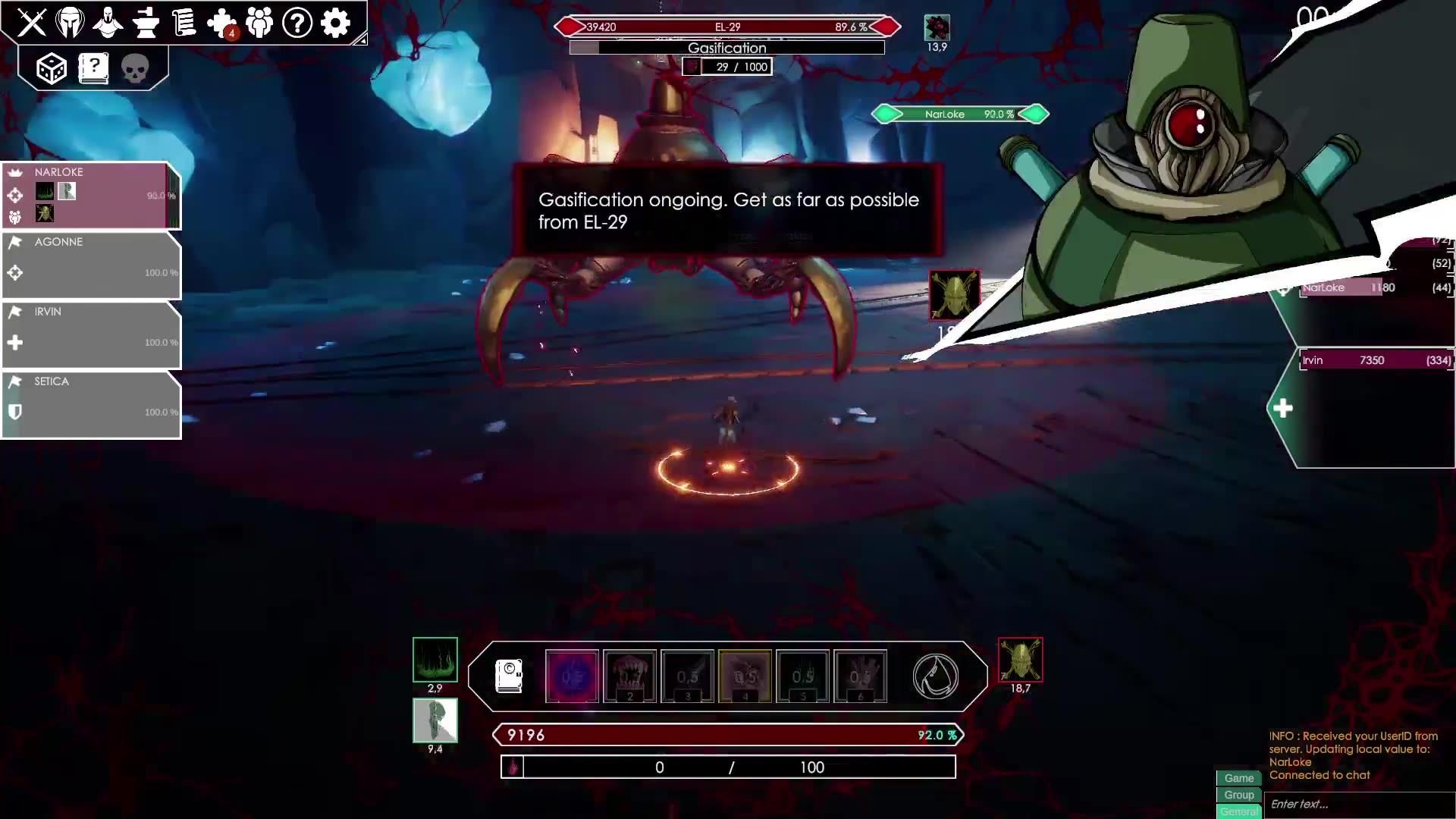Open the scroll quest log icon
Screen dimensions: 1456x819
[184, 23]
